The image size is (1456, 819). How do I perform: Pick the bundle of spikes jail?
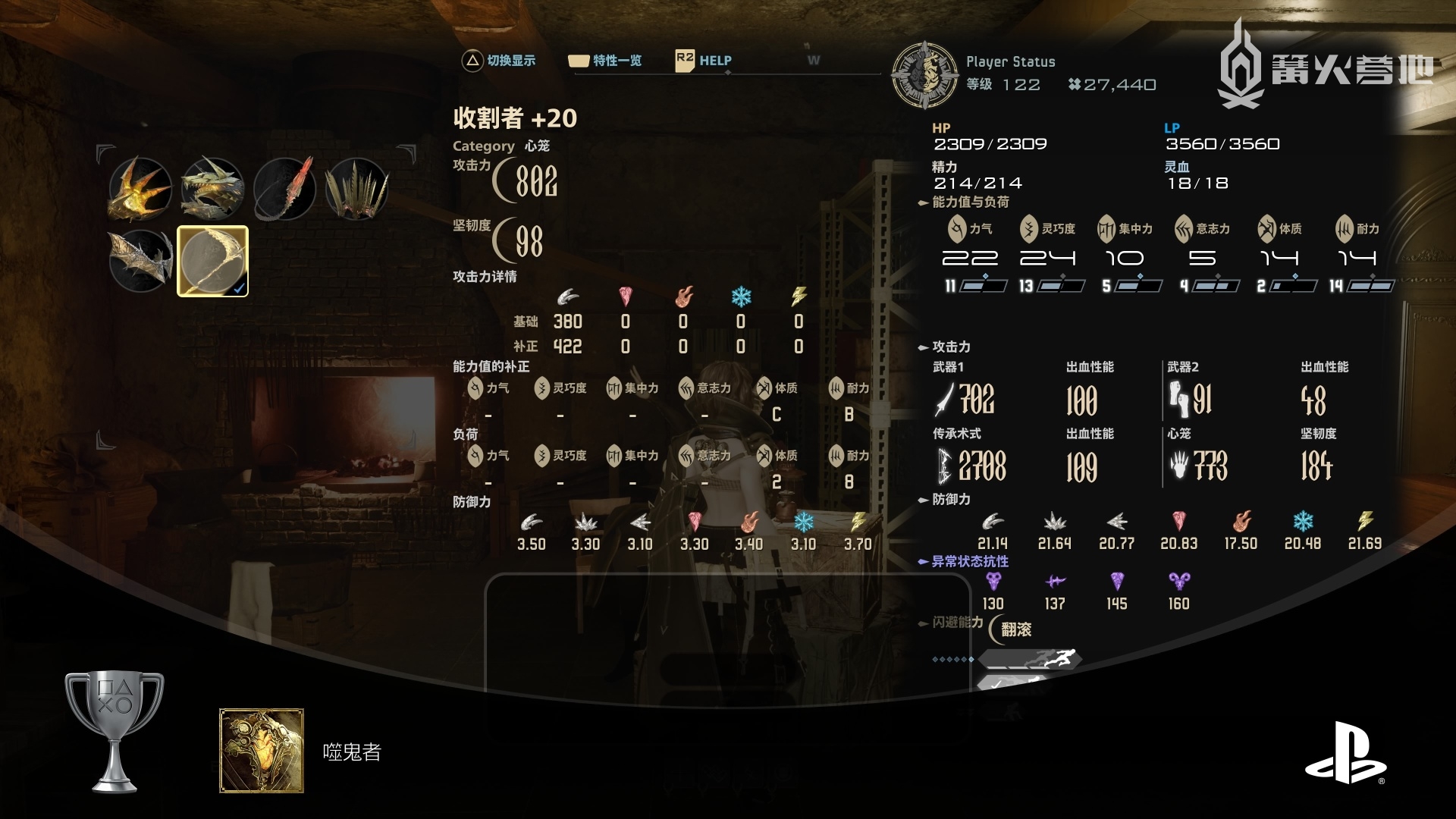click(x=357, y=189)
